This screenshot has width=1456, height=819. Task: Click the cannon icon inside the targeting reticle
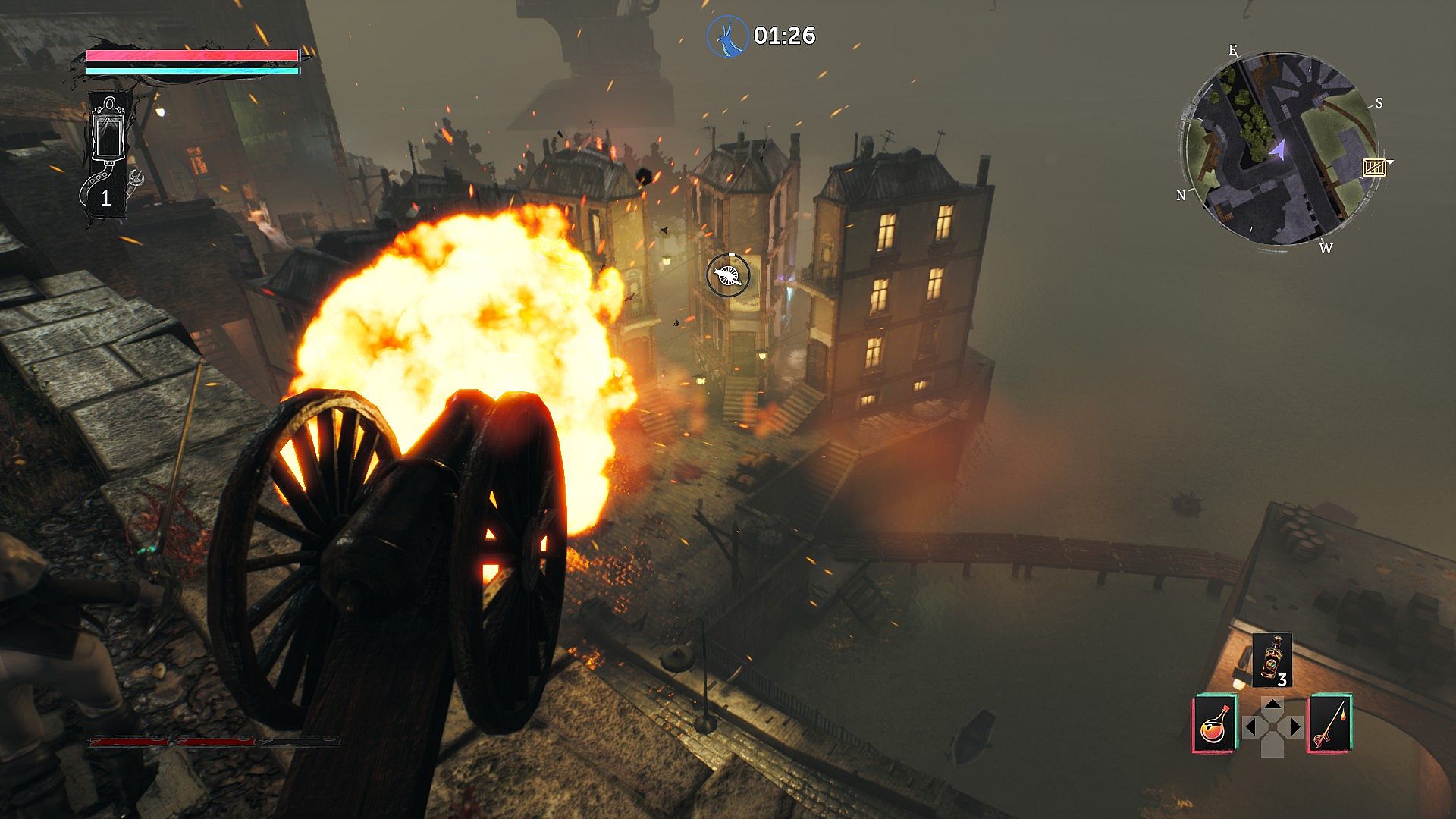(x=728, y=275)
